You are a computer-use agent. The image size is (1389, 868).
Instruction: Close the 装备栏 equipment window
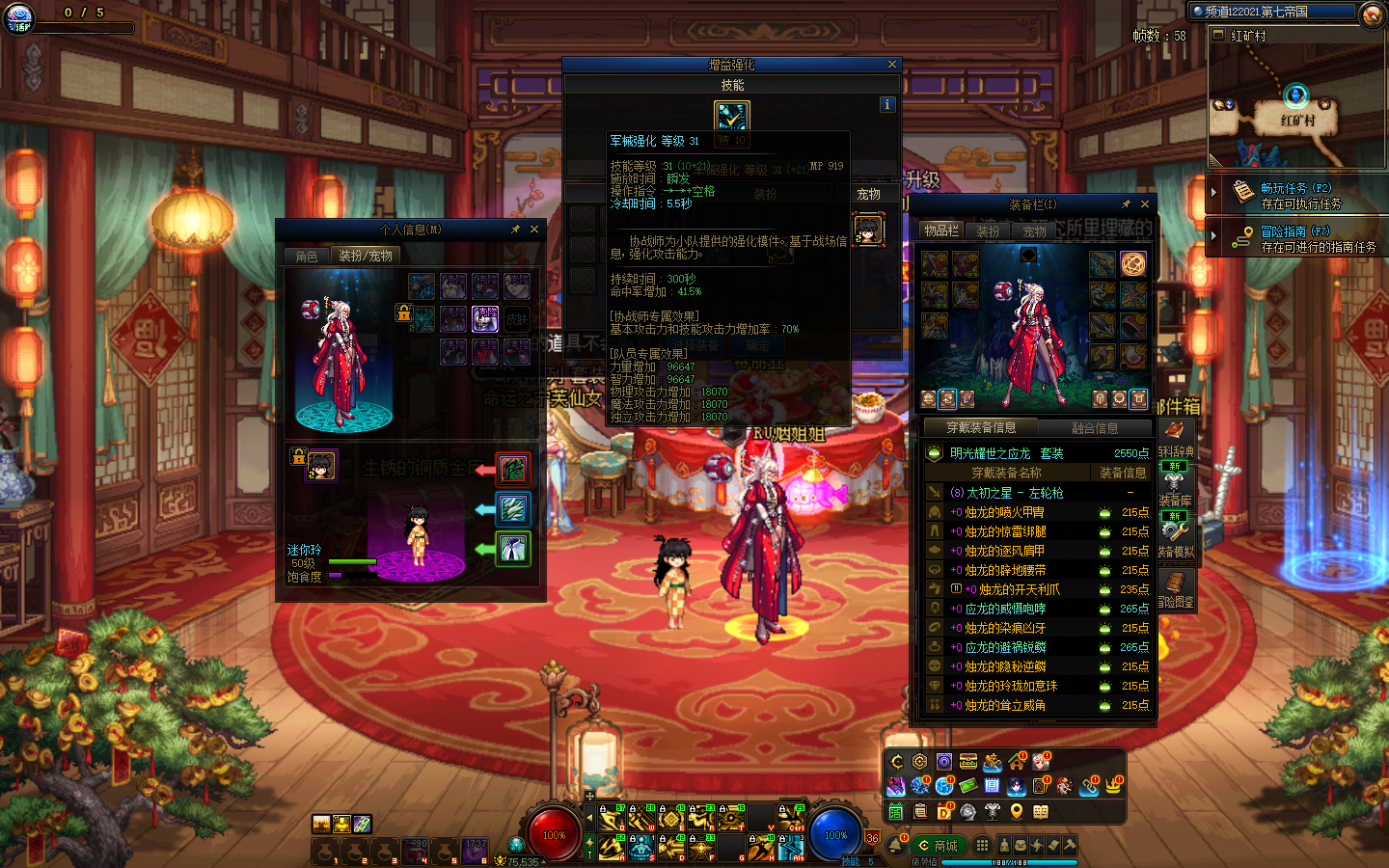pyautogui.click(x=1145, y=204)
